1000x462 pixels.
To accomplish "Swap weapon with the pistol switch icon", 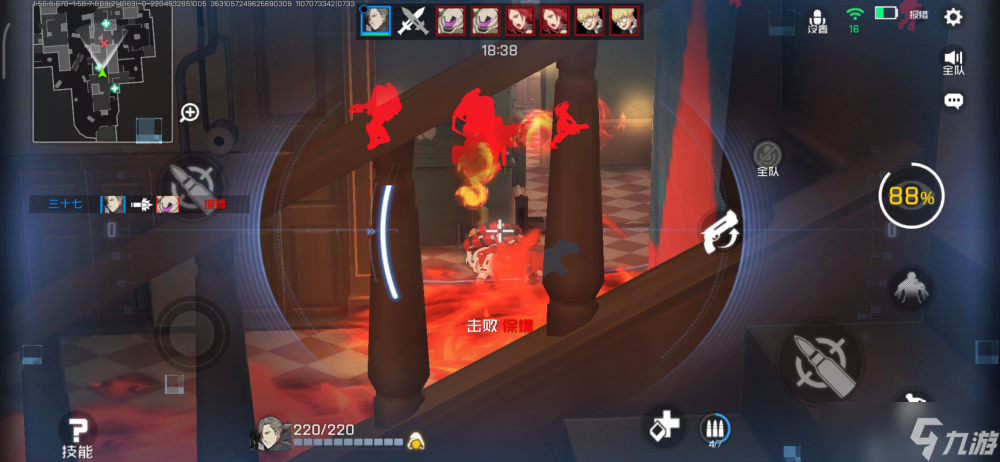I will 718,233.
